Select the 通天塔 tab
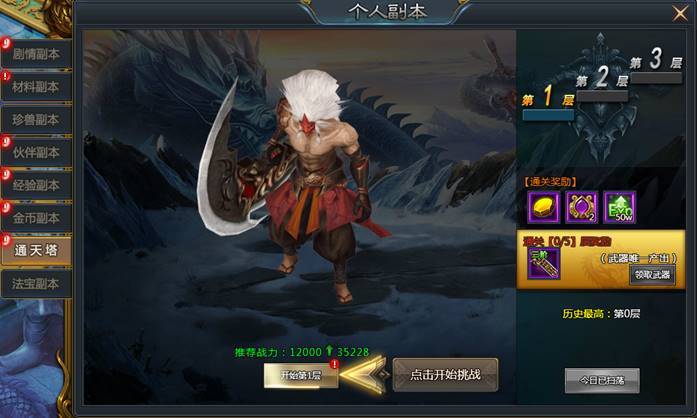Viewport: 697px width, 418px height. coord(36,251)
